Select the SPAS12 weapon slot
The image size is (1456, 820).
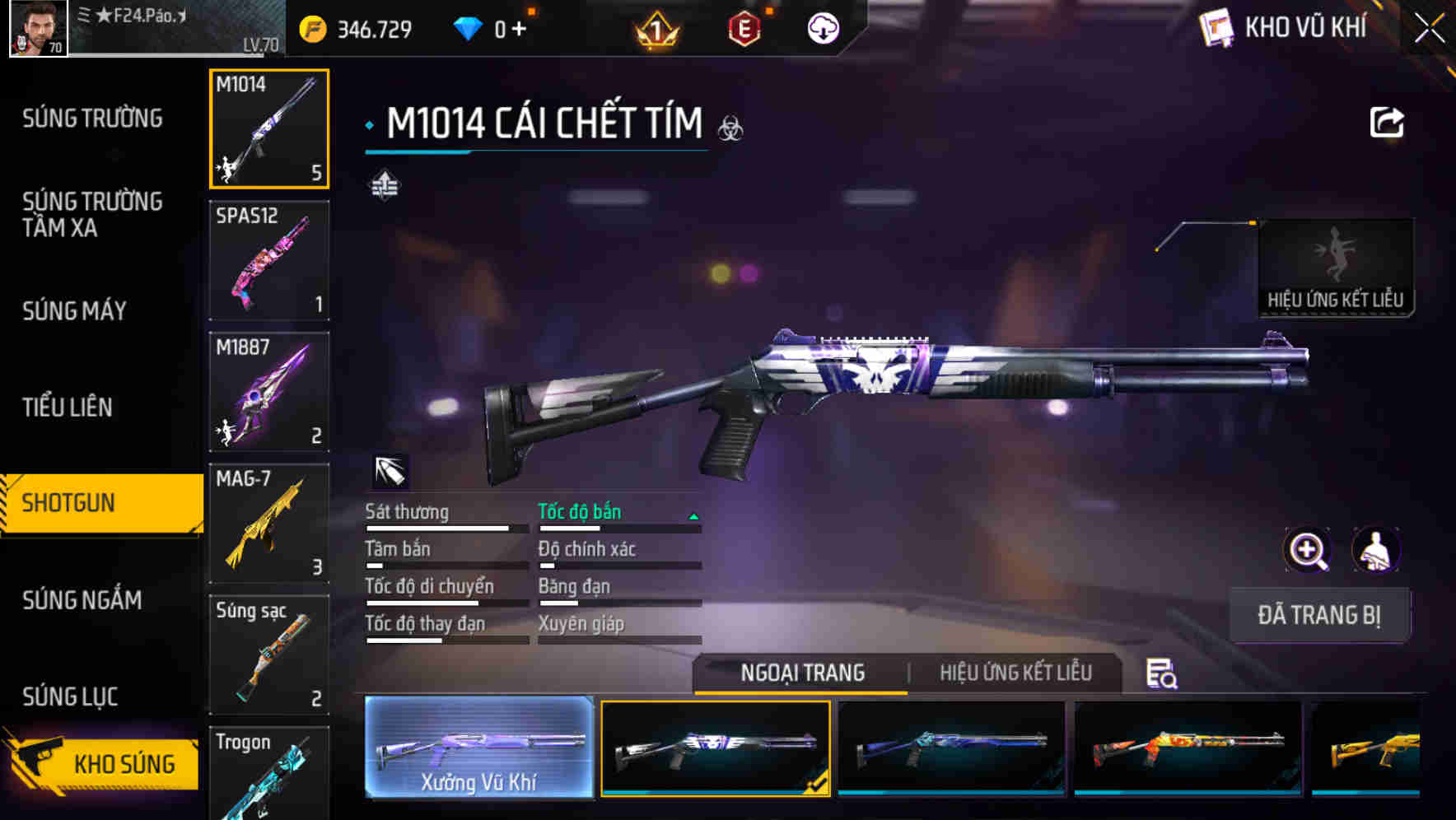(269, 260)
